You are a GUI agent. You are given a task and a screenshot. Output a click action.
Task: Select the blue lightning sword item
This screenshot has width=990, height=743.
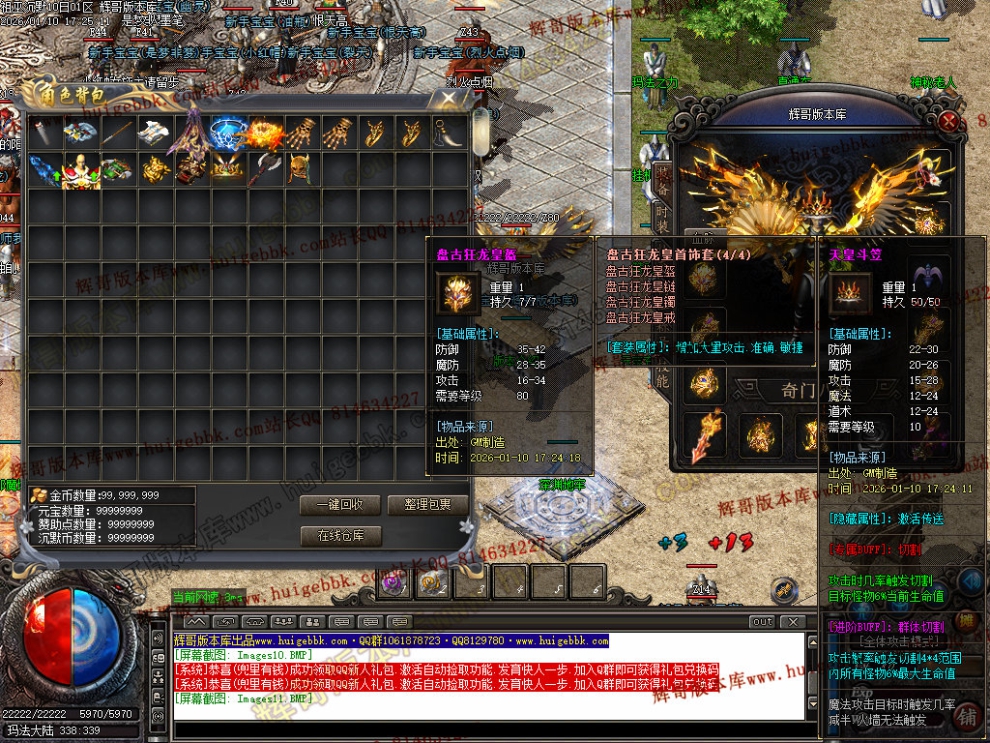pyautogui.click(x=45, y=168)
